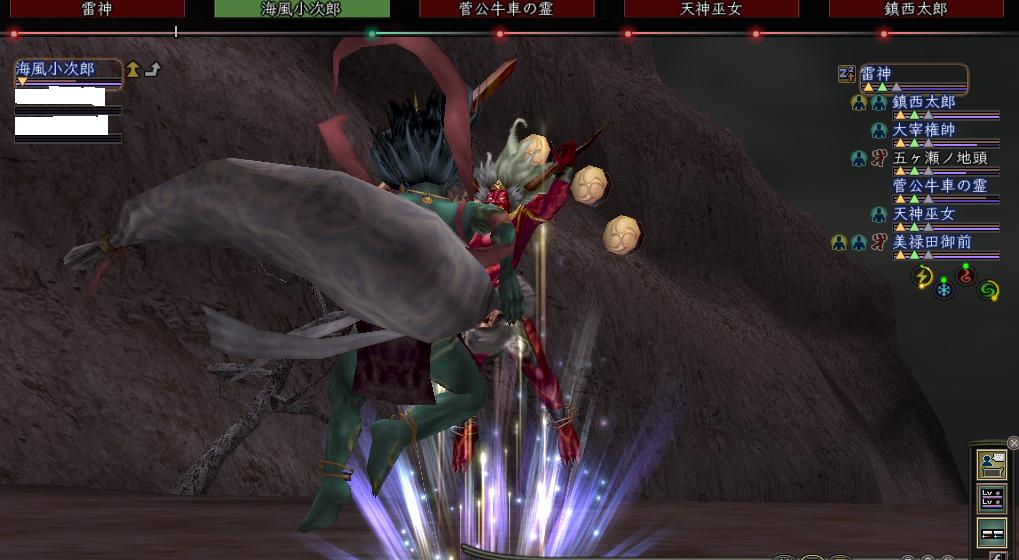
Task: Toggle the Lv level display button
Action: tap(992, 498)
